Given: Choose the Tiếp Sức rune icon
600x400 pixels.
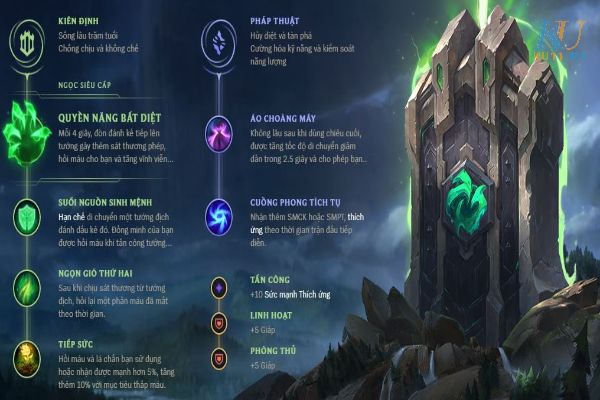Looking at the screenshot, I should pyautogui.click(x=27, y=354).
